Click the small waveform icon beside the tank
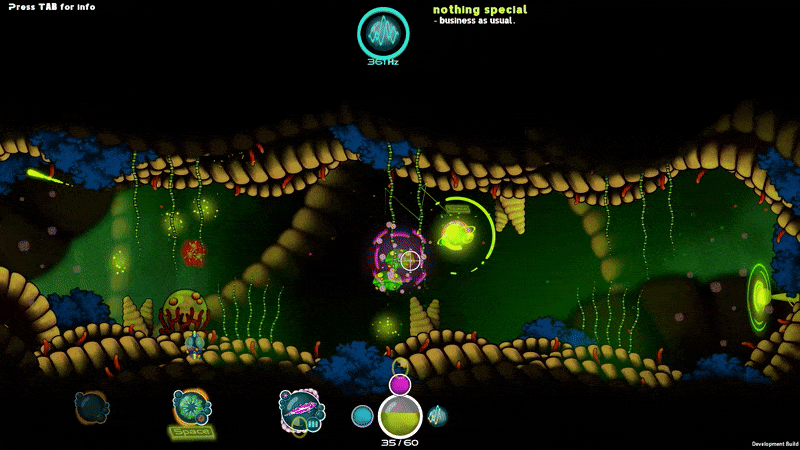This screenshot has width=800, height=450. click(437, 415)
